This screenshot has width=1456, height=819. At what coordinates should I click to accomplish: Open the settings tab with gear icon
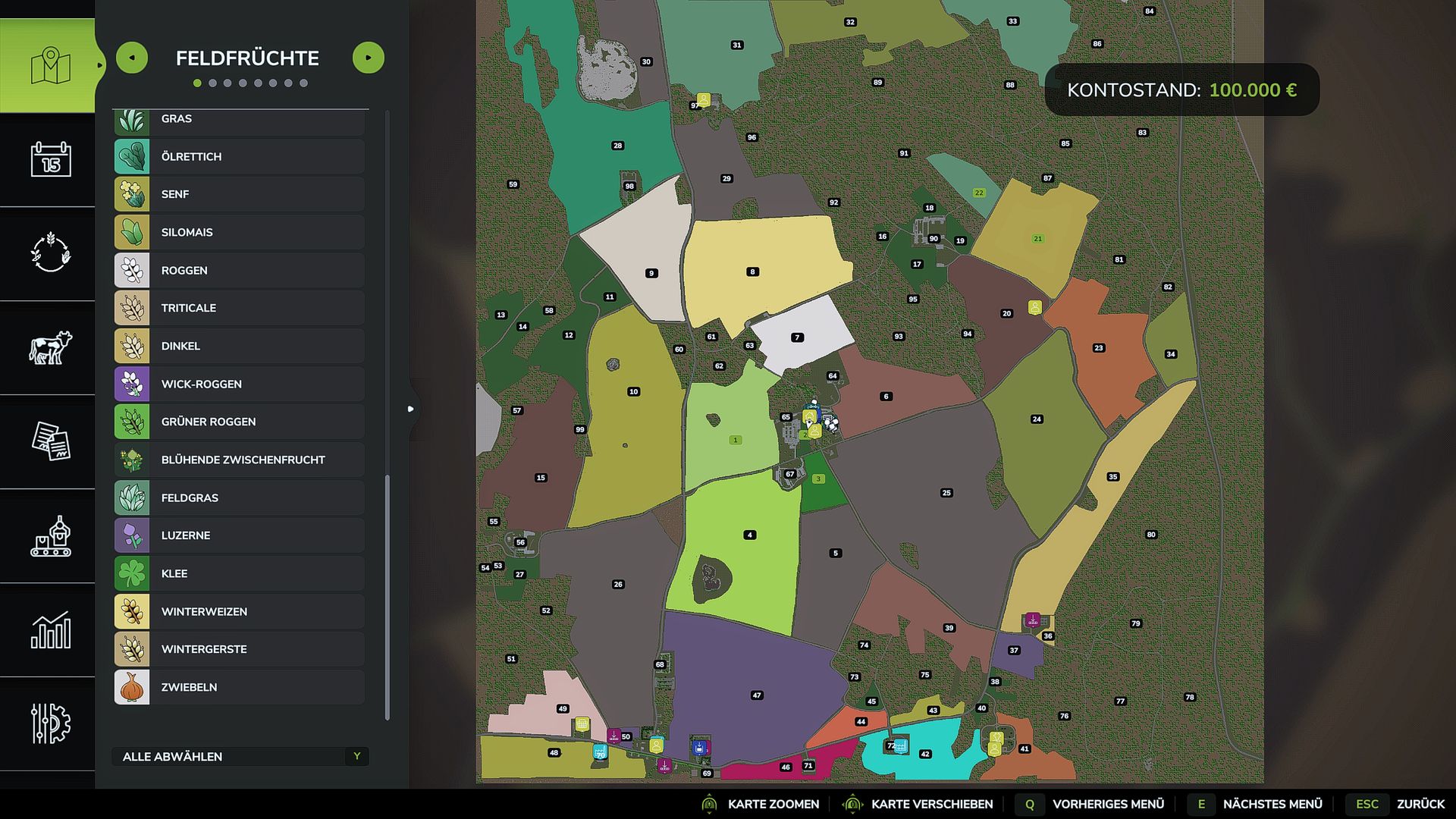click(x=50, y=723)
